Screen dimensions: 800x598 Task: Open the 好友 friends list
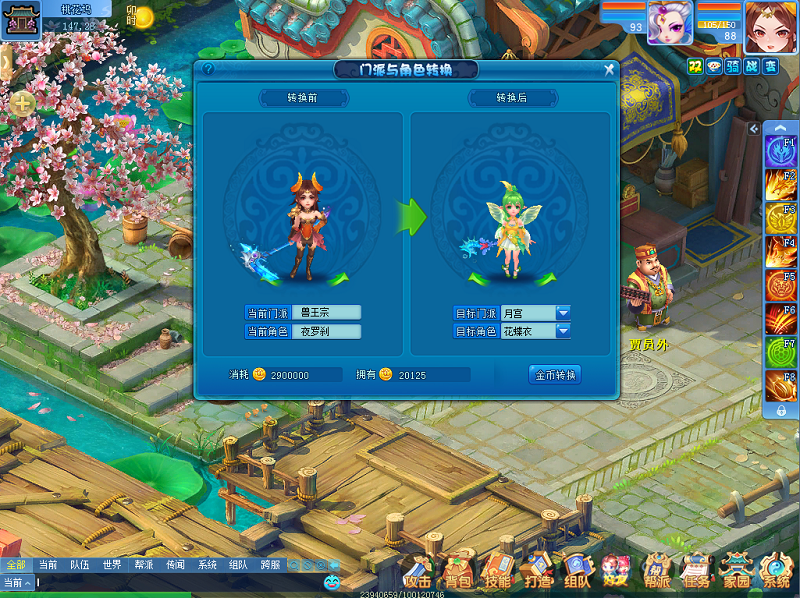click(x=616, y=571)
